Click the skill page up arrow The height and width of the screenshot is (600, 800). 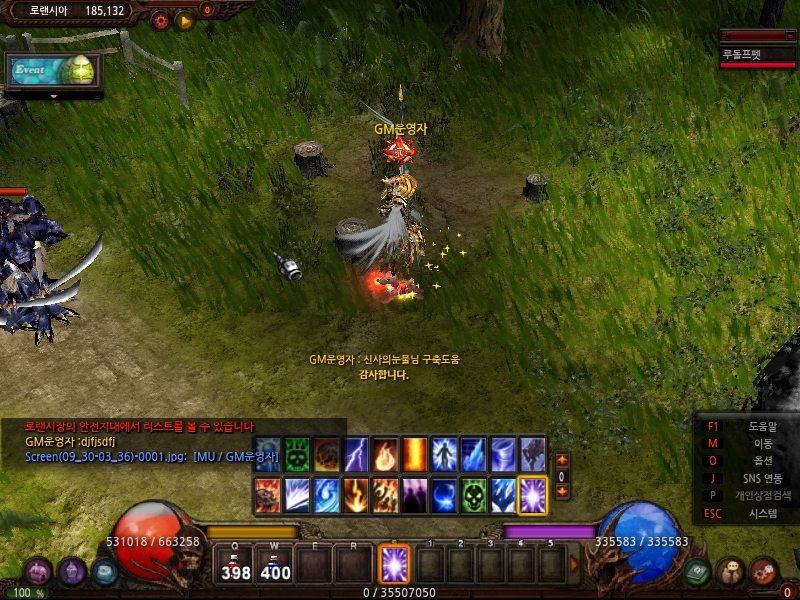click(x=562, y=460)
